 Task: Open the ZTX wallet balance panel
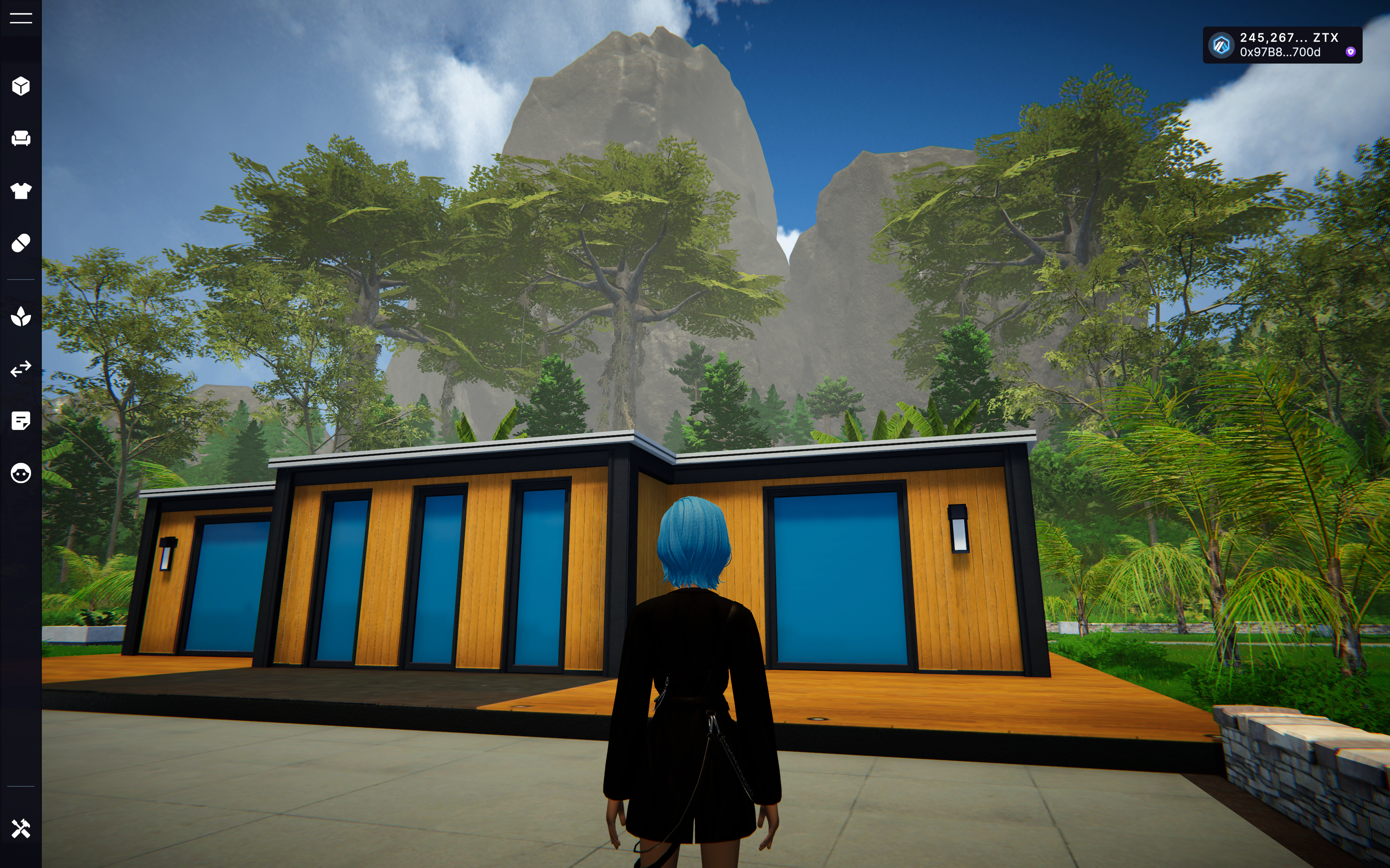(1281, 45)
